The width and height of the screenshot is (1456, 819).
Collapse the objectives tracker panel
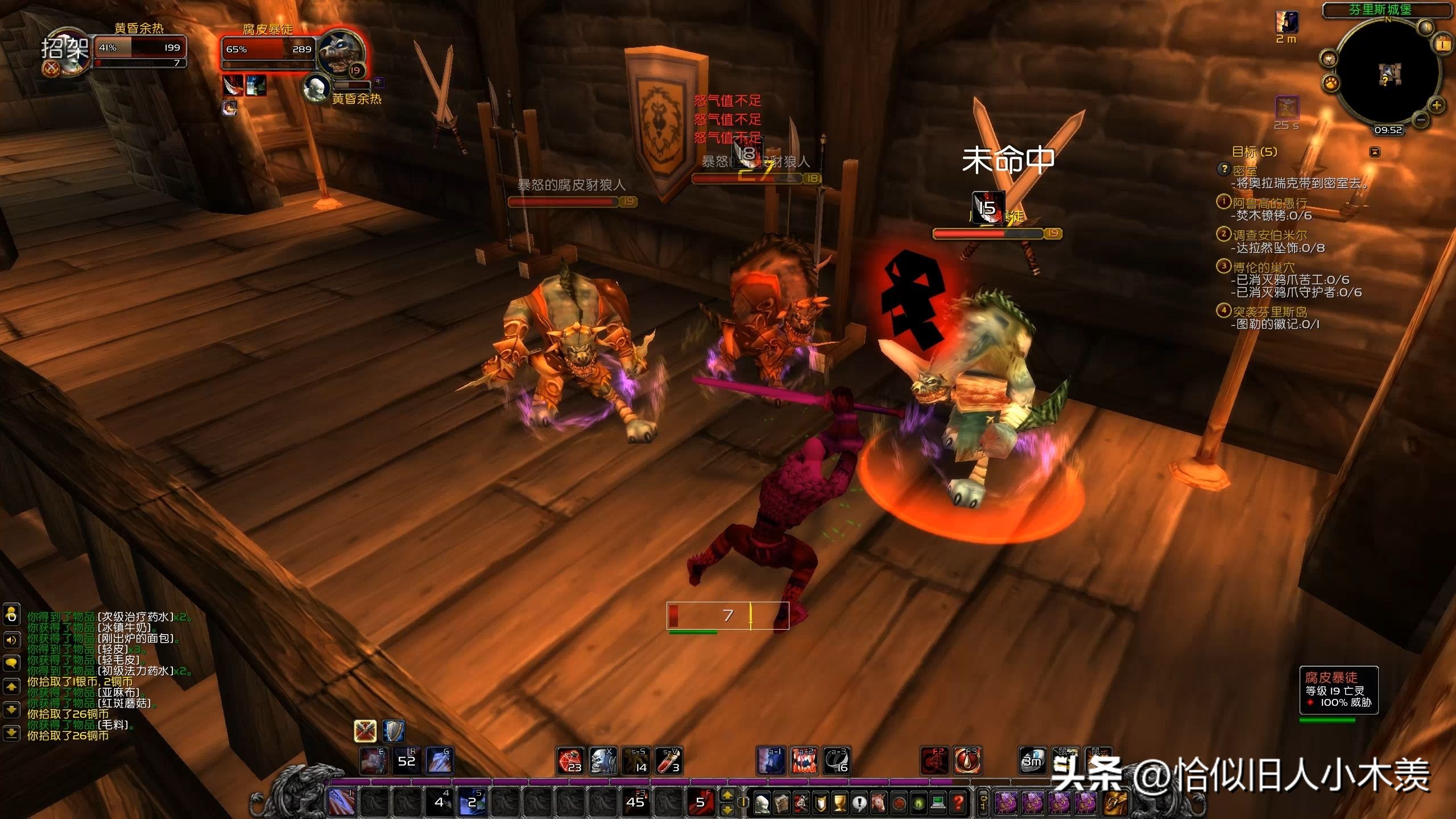click(1375, 152)
